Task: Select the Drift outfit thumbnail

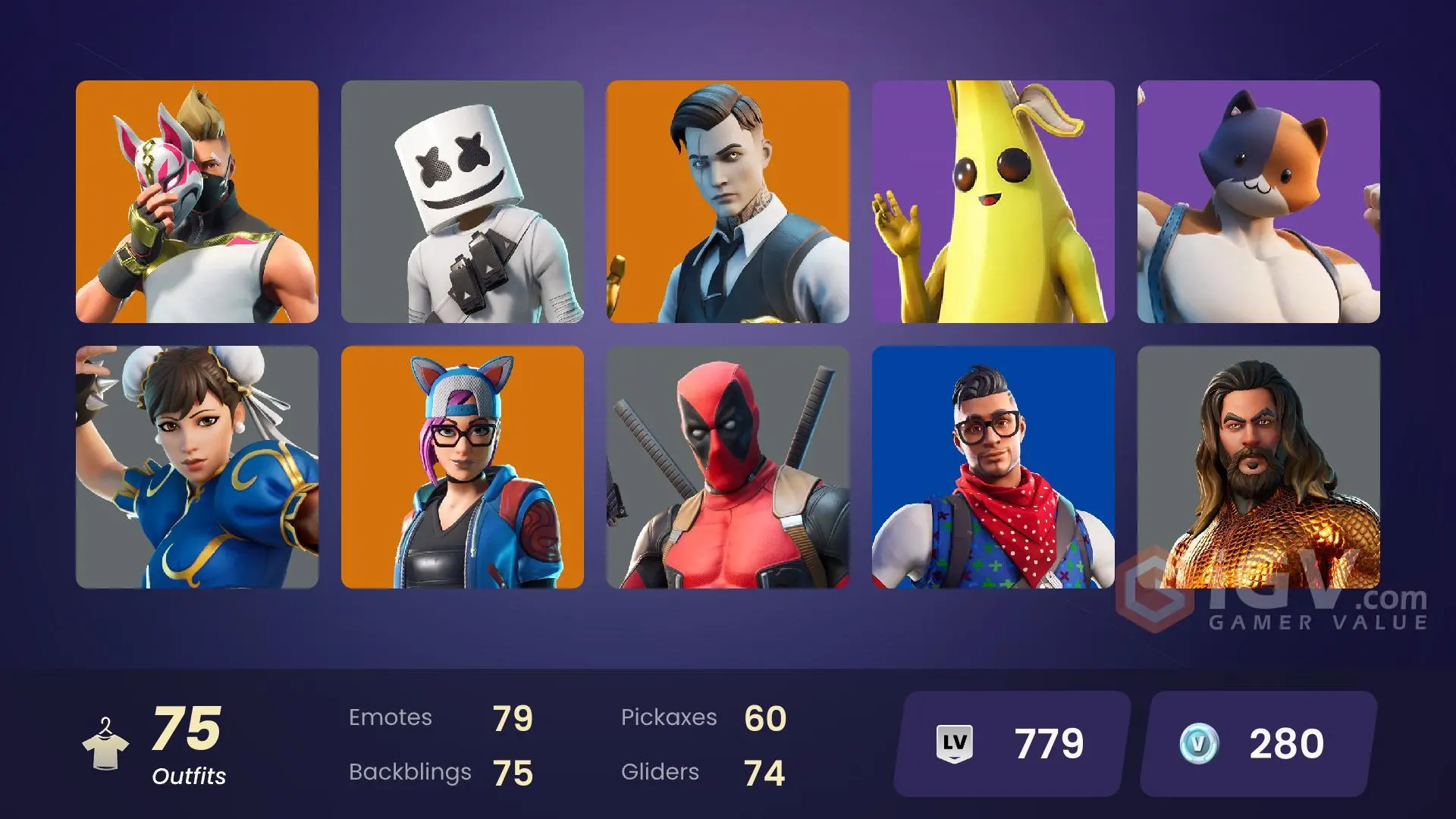Action: point(197,201)
